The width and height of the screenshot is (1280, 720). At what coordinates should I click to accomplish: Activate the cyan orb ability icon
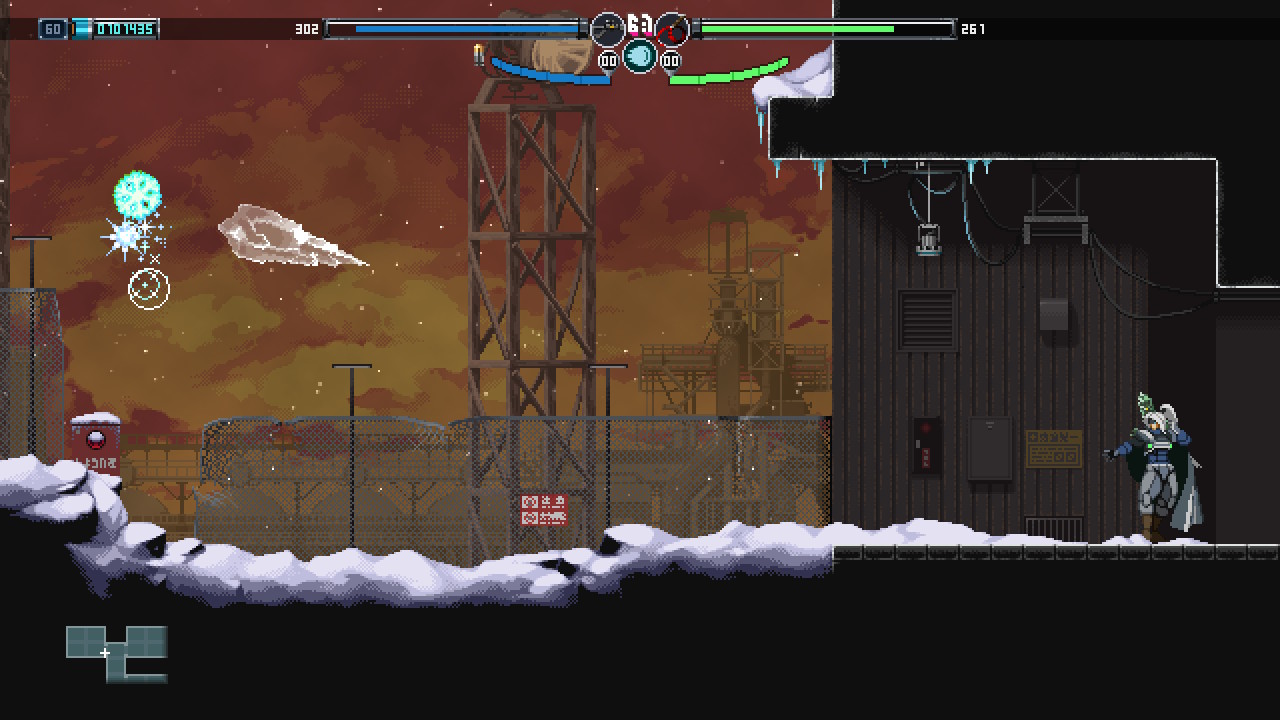click(640, 57)
